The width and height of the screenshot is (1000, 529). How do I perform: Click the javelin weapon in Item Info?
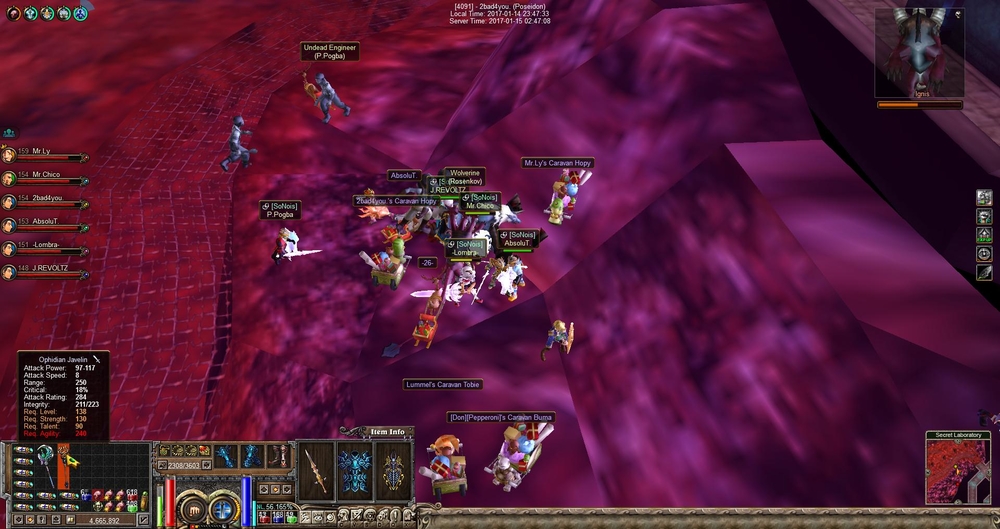[x=316, y=470]
